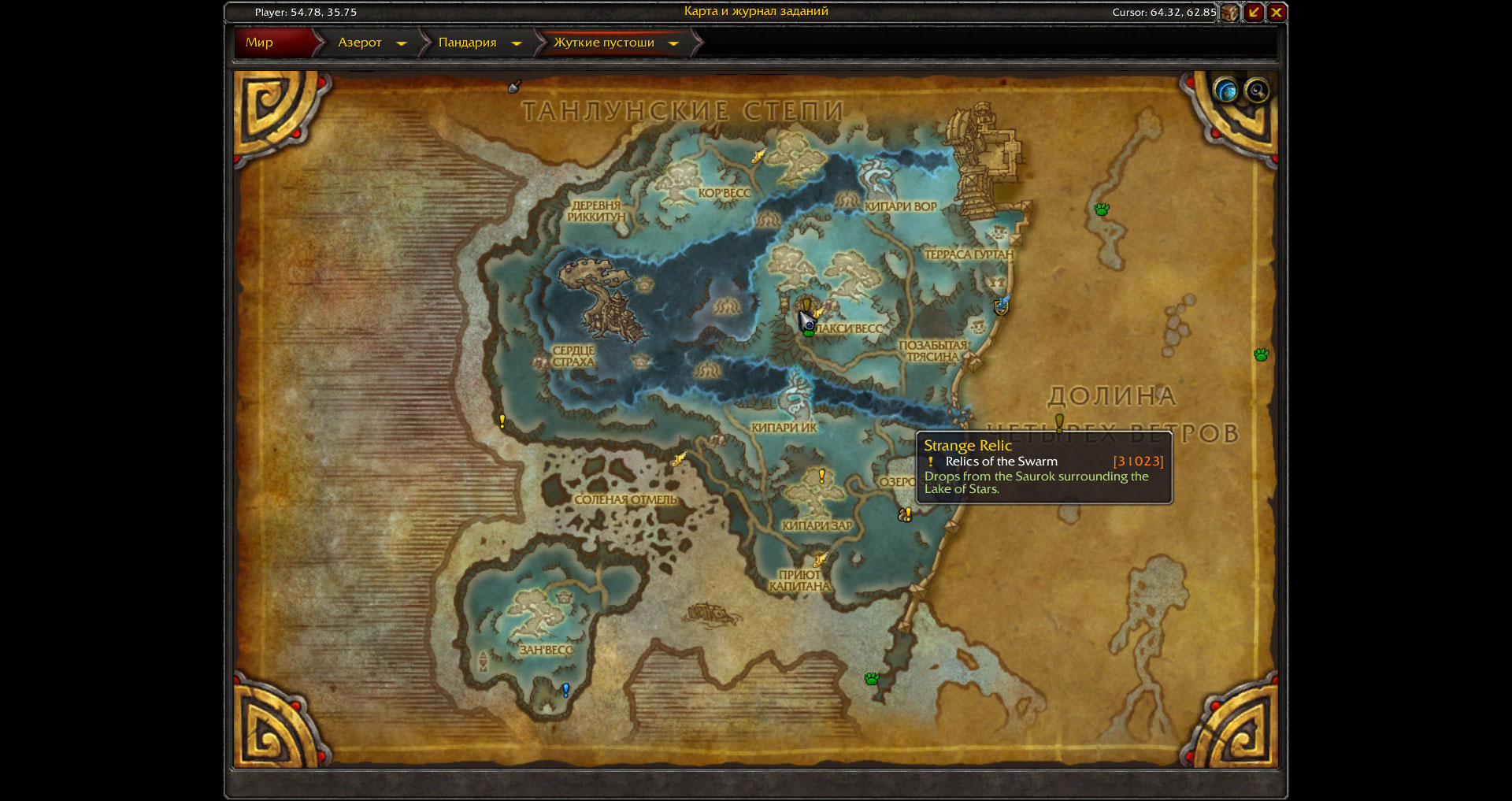
Task: Select the Азерот breadcrumb button
Action: pos(359,43)
